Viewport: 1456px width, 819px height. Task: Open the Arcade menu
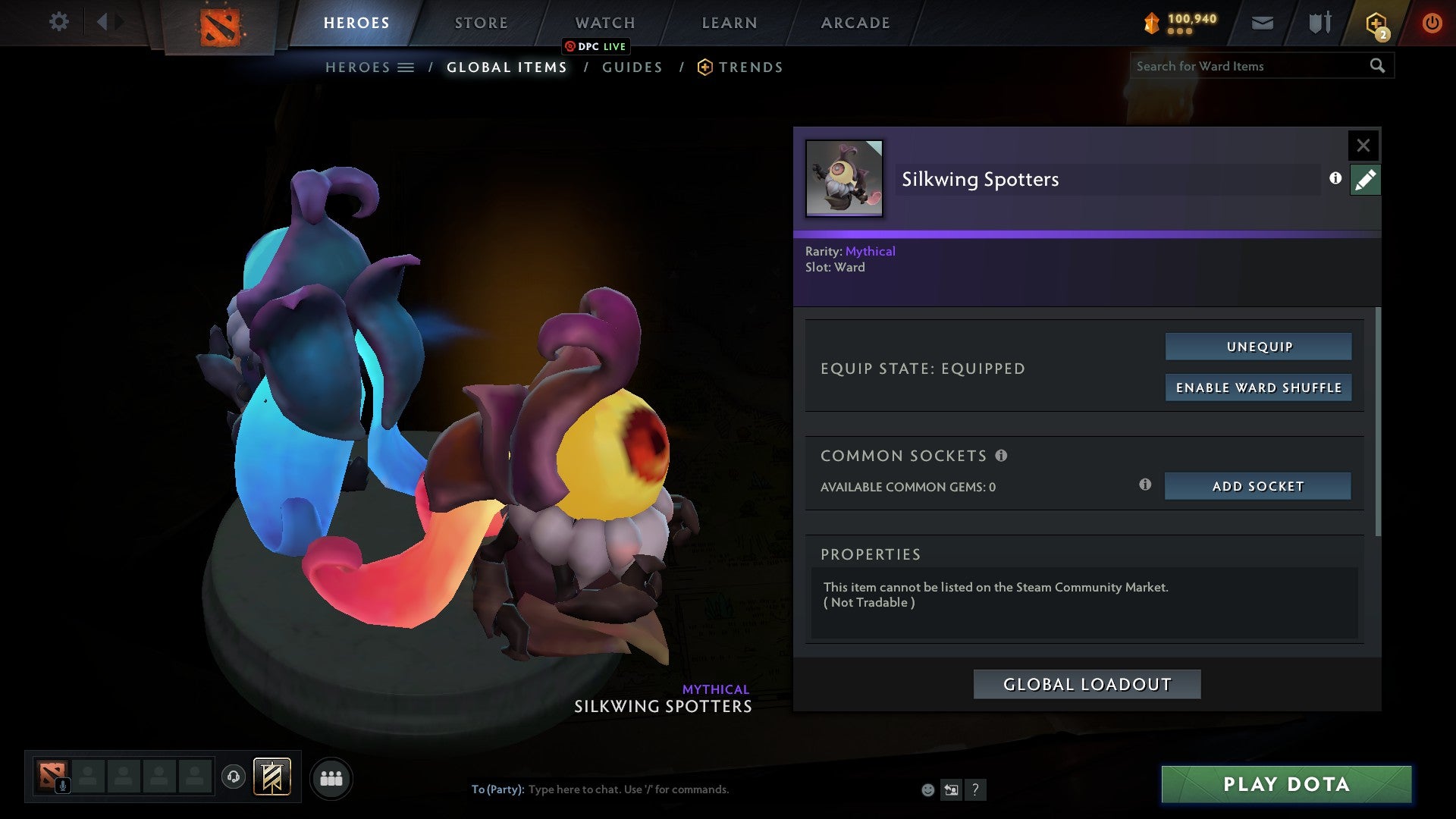click(x=855, y=23)
